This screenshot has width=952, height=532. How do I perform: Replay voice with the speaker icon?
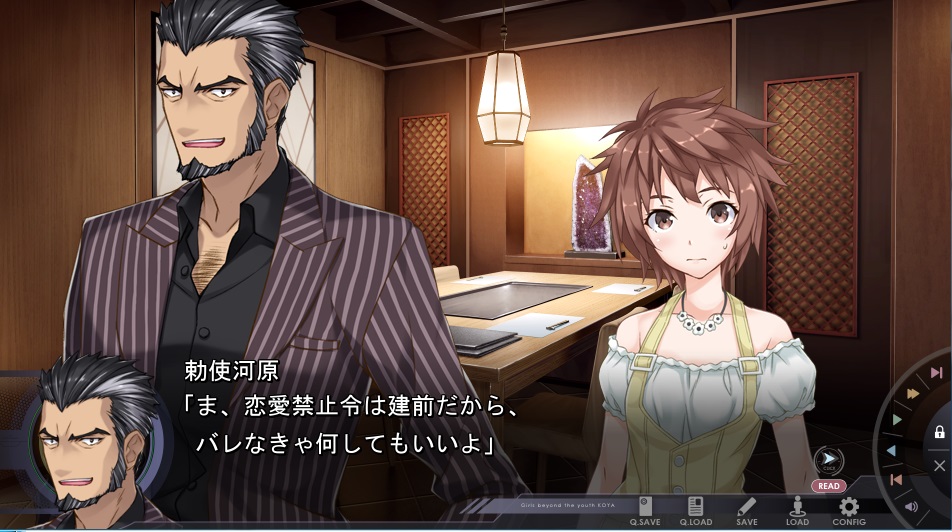pos(911,506)
